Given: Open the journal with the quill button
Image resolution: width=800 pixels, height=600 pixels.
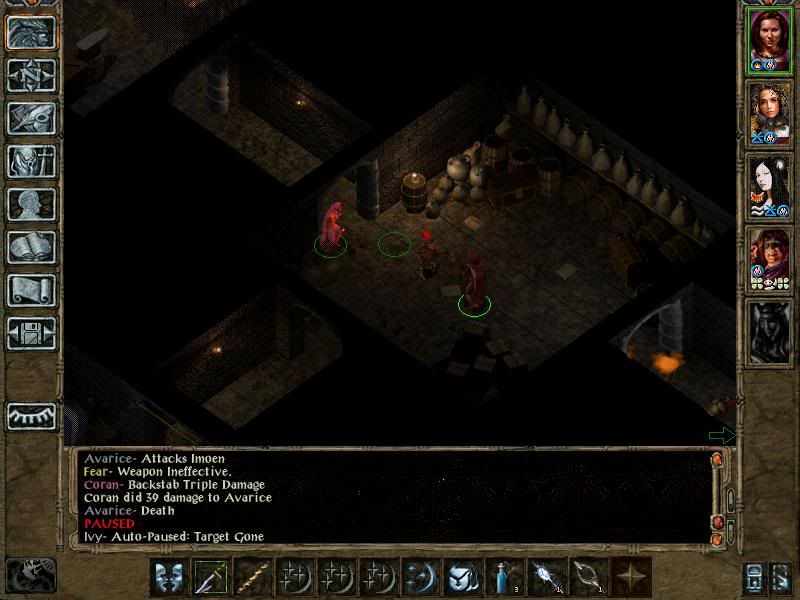Looking at the screenshot, I should click(x=31, y=117).
